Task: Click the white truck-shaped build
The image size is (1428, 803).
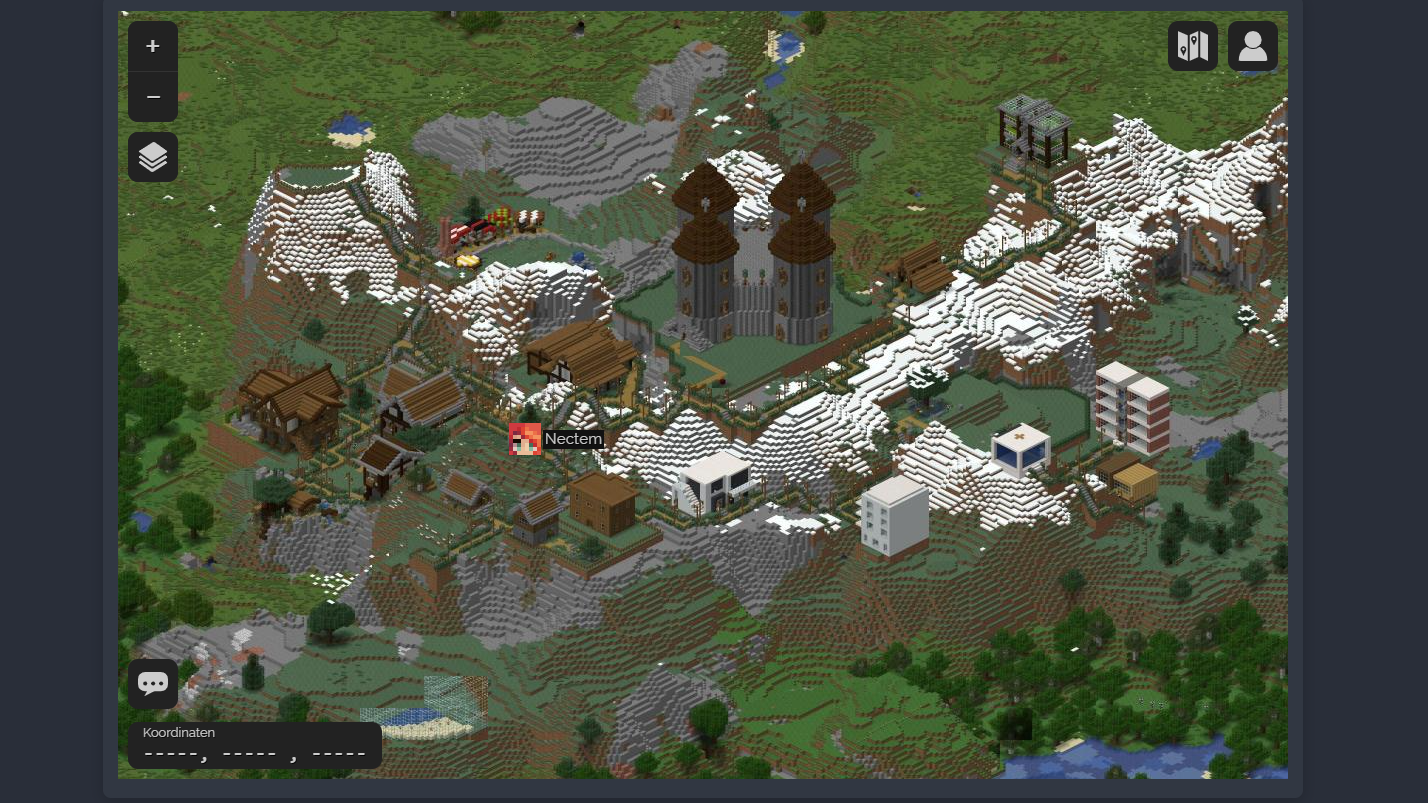Action: pyautogui.click(x=715, y=480)
